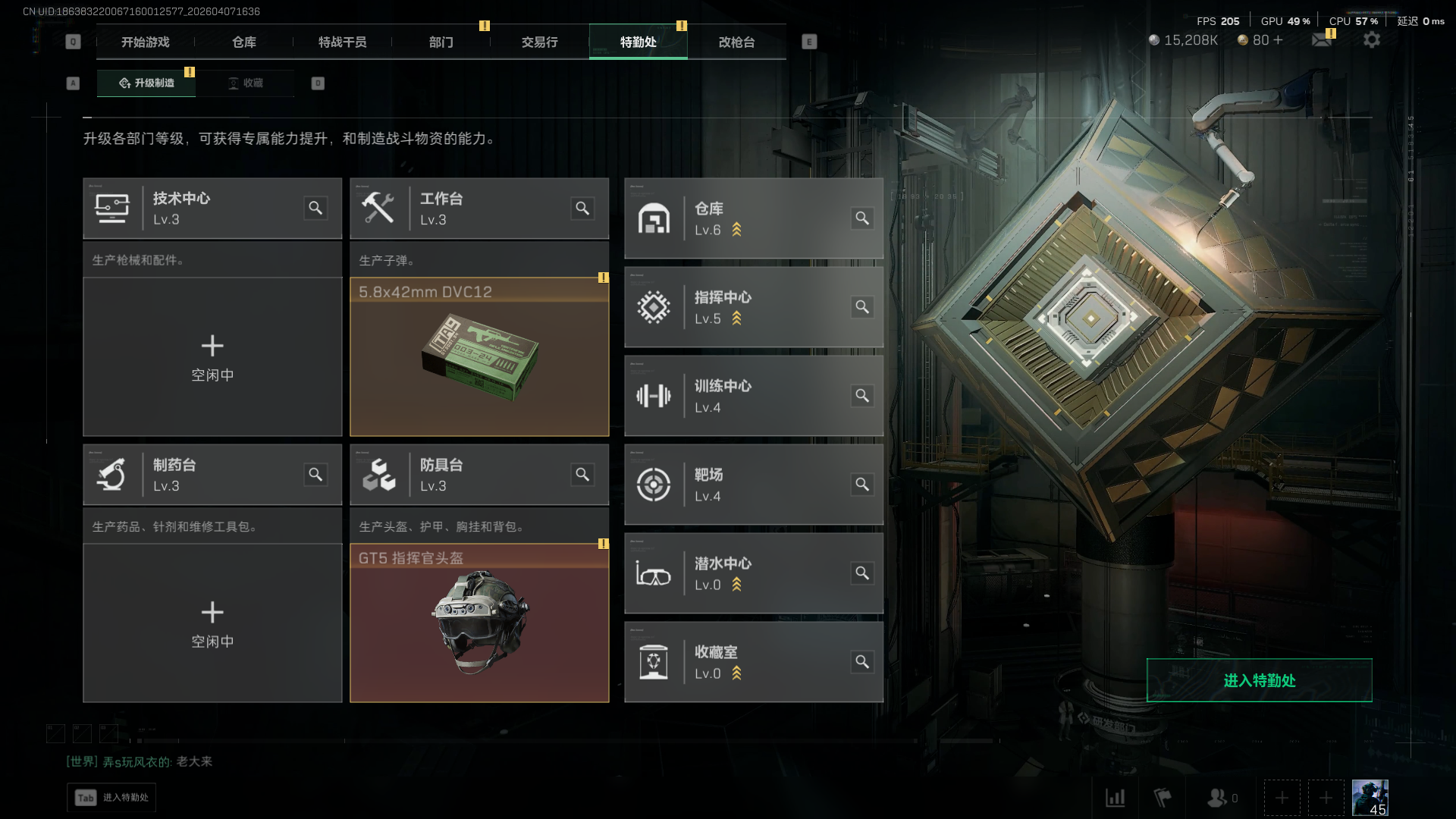Click the 进入特勤处 green button

click(1259, 680)
